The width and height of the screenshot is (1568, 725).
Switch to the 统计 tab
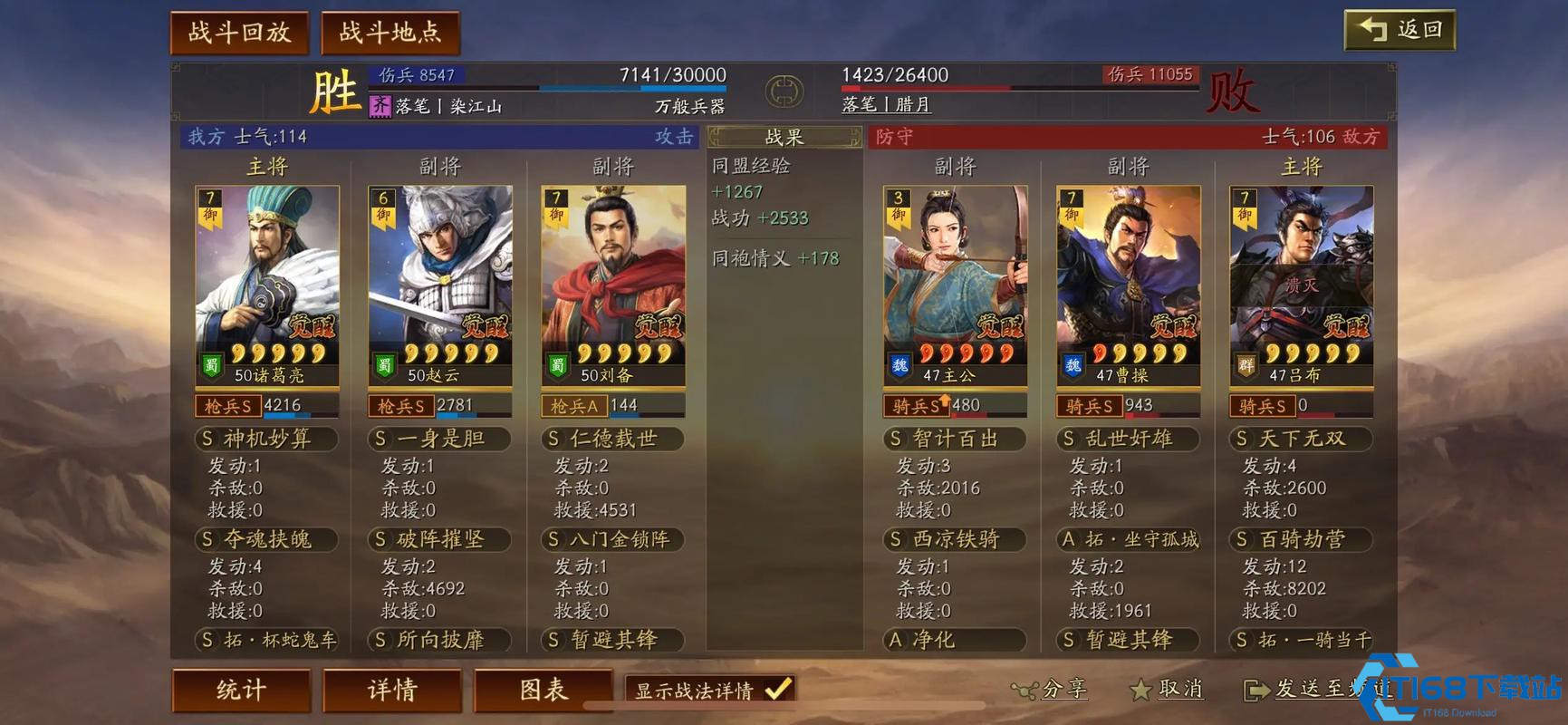click(241, 691)
